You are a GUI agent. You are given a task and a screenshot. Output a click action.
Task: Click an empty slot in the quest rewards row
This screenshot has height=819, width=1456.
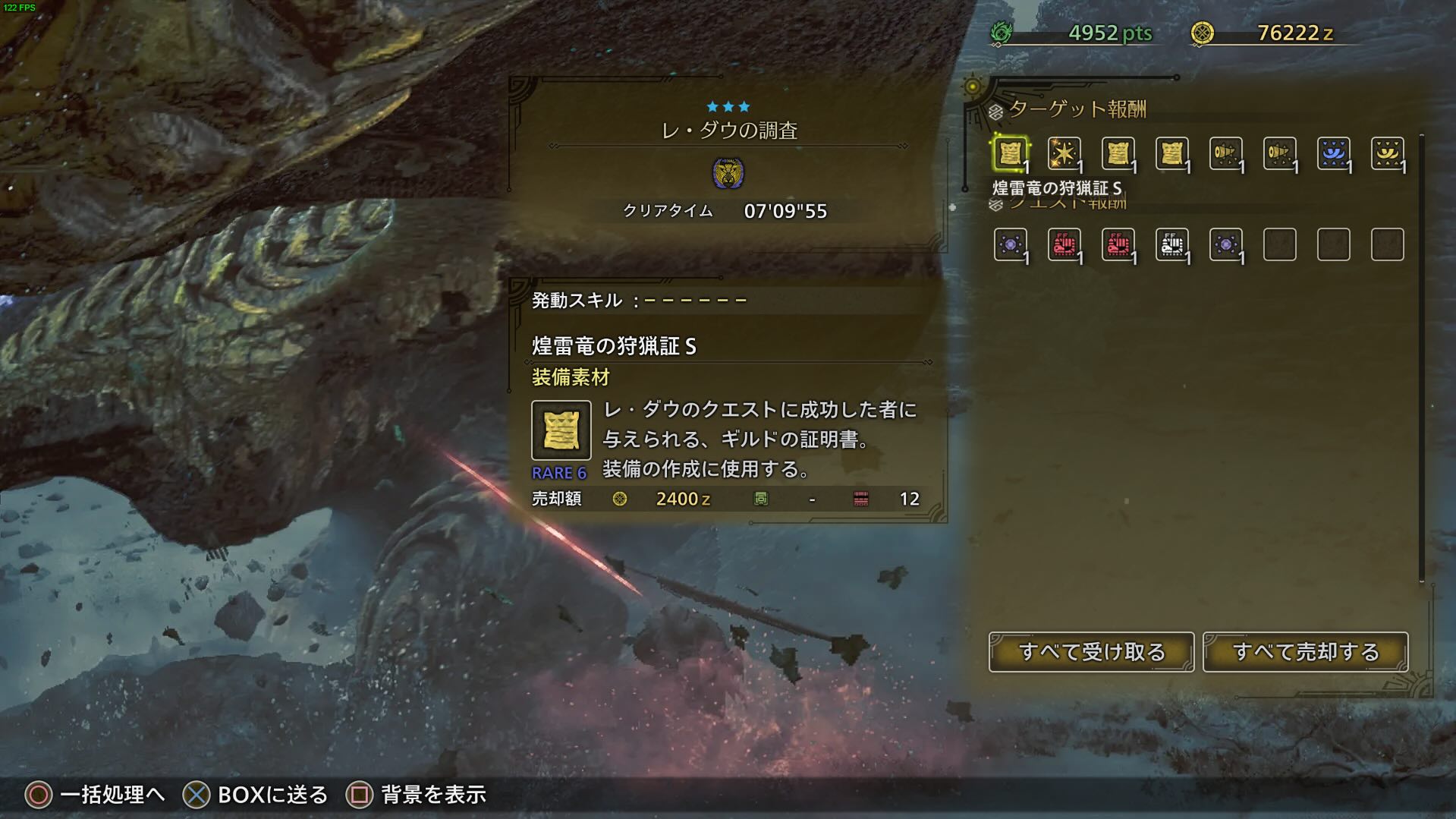(x=1279, y=244)
